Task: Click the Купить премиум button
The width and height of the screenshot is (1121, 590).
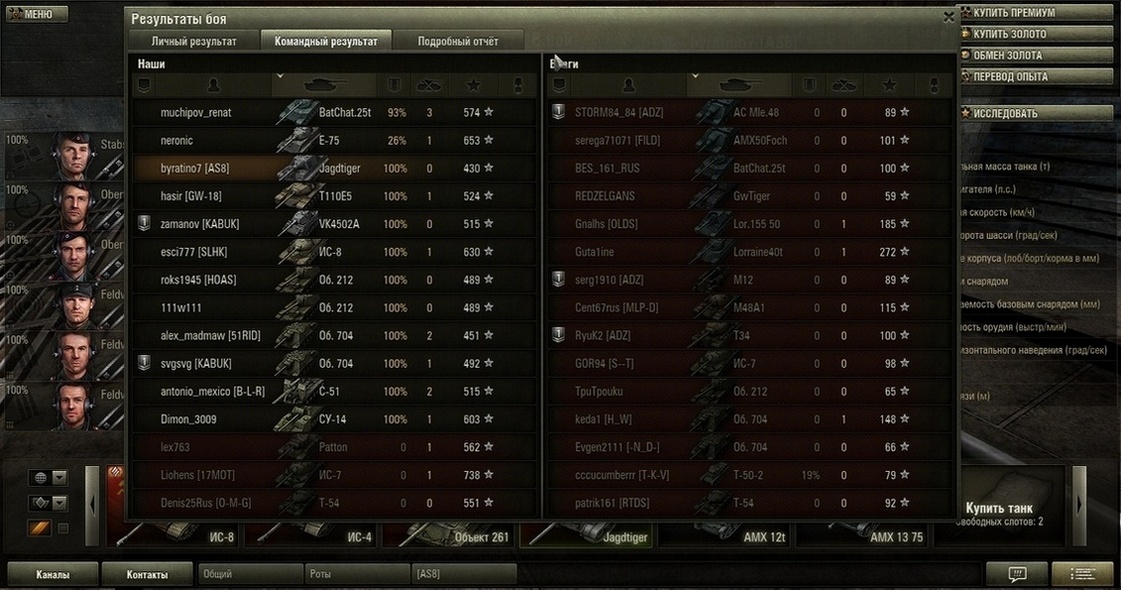Action: click(1035, 13)
